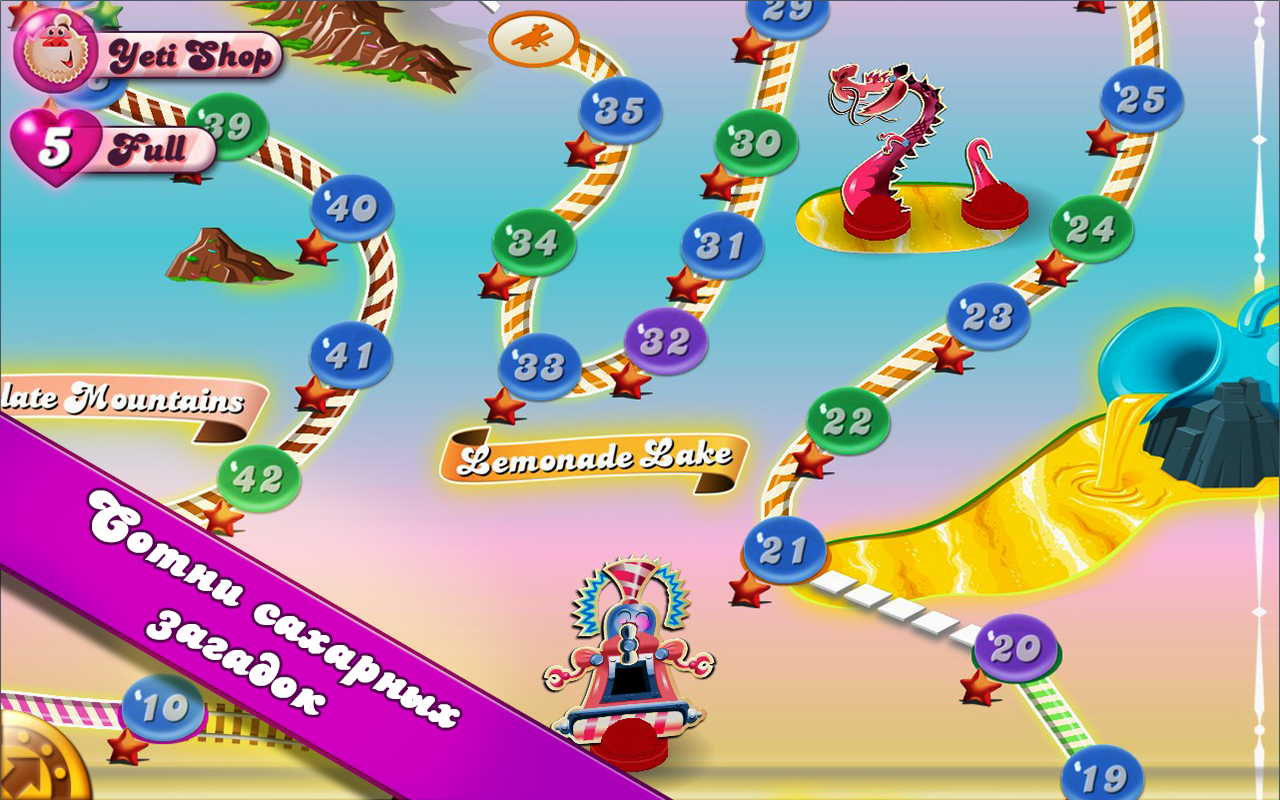Open the orange airplane medallion above level 35
The width and height of the screenshot is (1280, 800).
[534, 38]
